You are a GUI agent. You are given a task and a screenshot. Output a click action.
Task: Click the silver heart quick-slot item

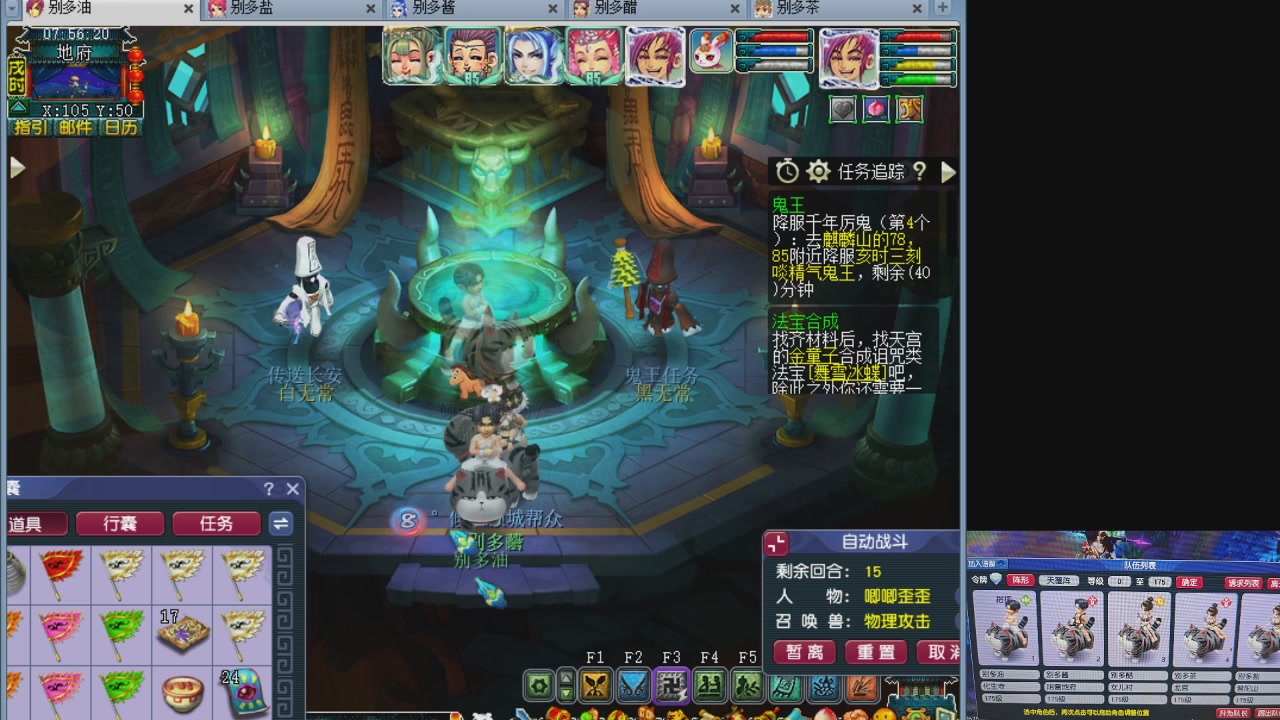point(842,109)
